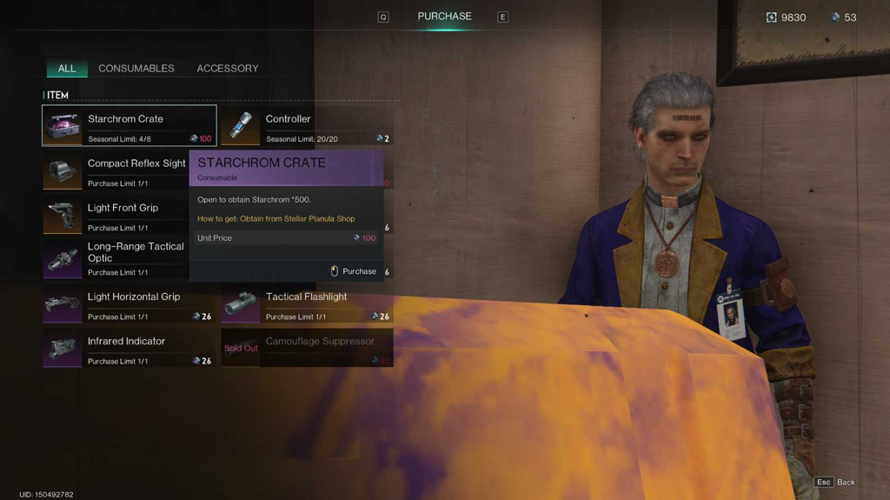The width and height of the screenshot is (890, 500).
Task: Select the Tactical Flashlight item
Action: point(307,304)
